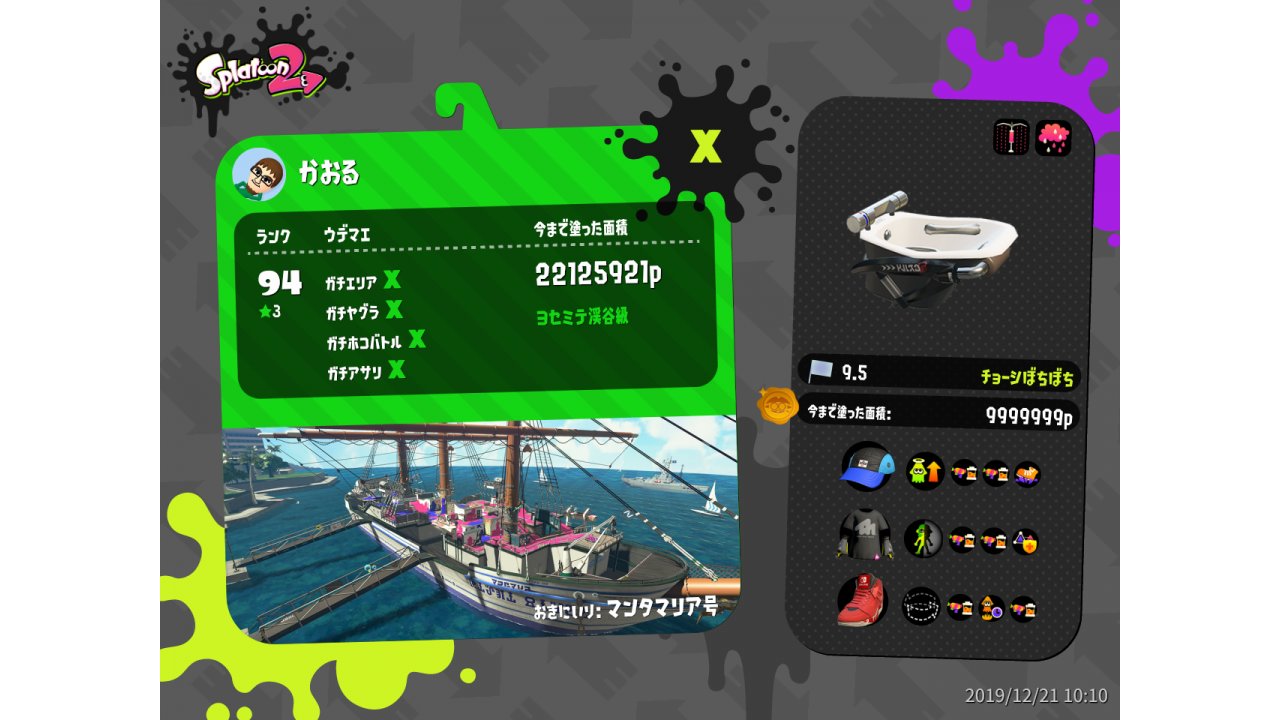The width and height of the screenshot is (1280, 720).
Task: Inspect the Ninja Squid main ability icon
Action: [x=923, y=539]
